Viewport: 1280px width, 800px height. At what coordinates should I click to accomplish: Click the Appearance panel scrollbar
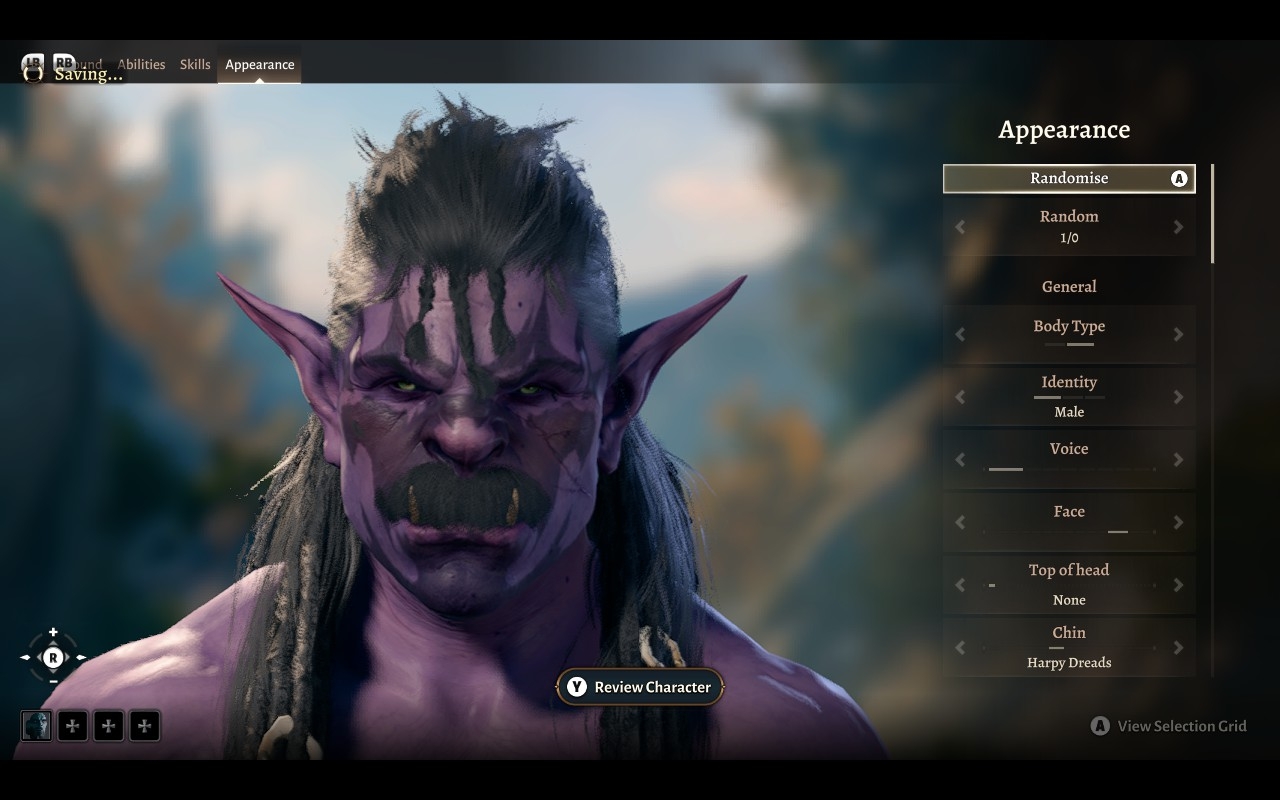[1212, 215]
